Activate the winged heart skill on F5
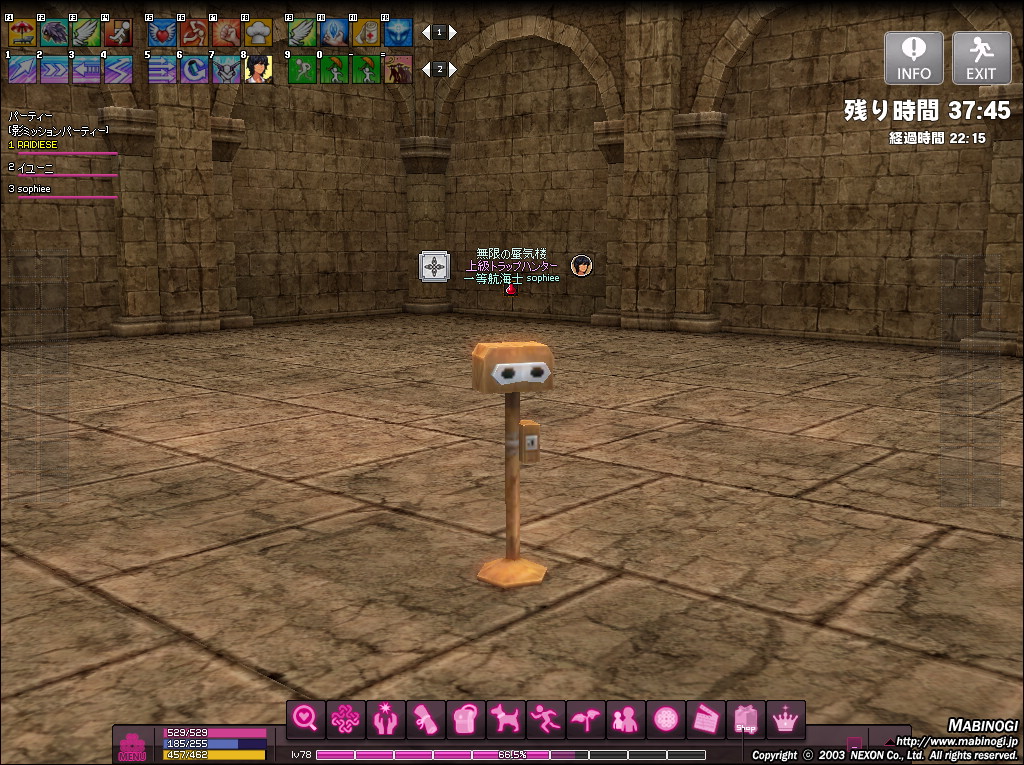The image size is (1024, 765). 162,32
